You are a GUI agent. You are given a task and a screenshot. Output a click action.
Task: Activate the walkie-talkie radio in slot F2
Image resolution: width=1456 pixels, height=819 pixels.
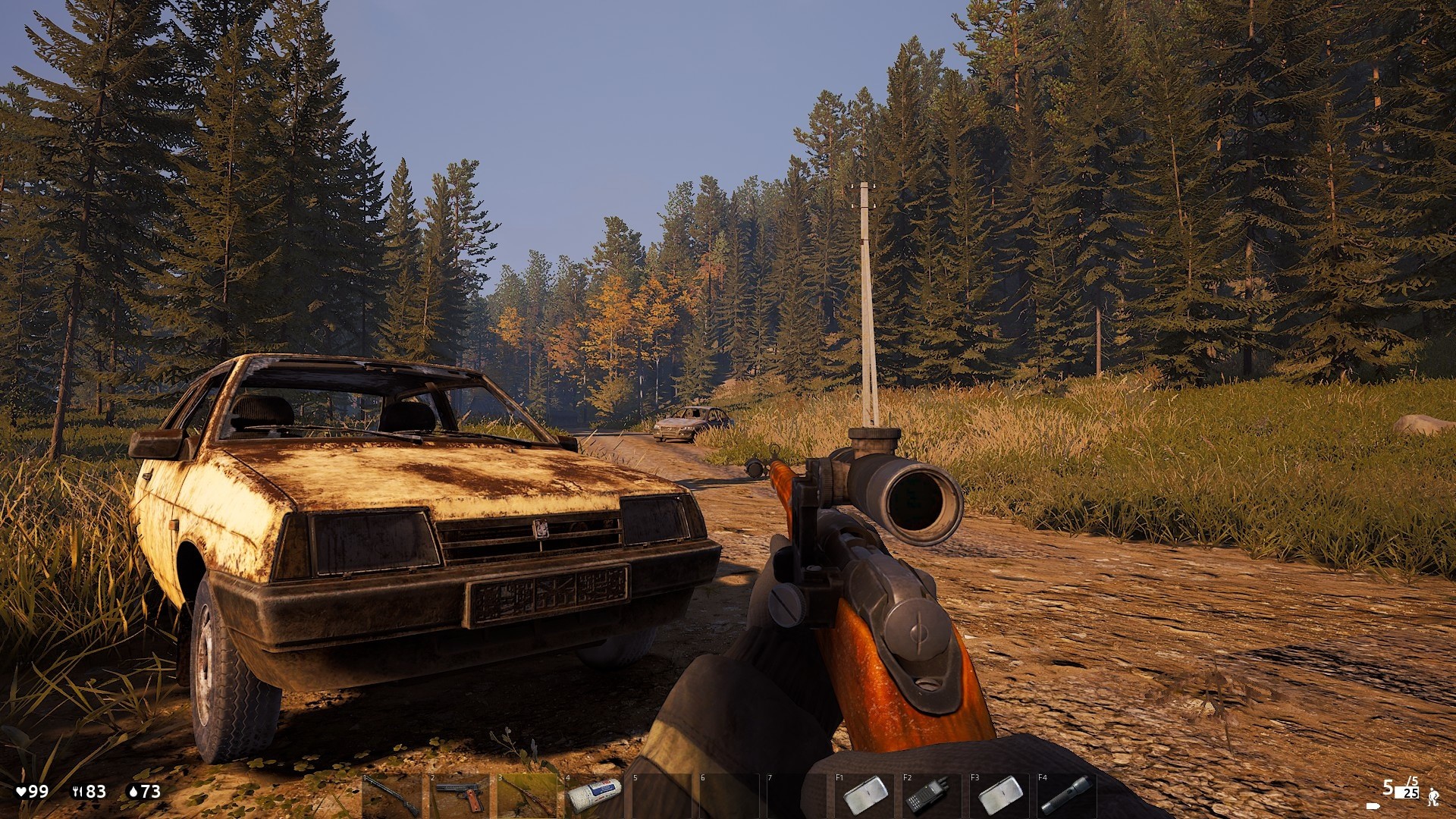[932, 795]
